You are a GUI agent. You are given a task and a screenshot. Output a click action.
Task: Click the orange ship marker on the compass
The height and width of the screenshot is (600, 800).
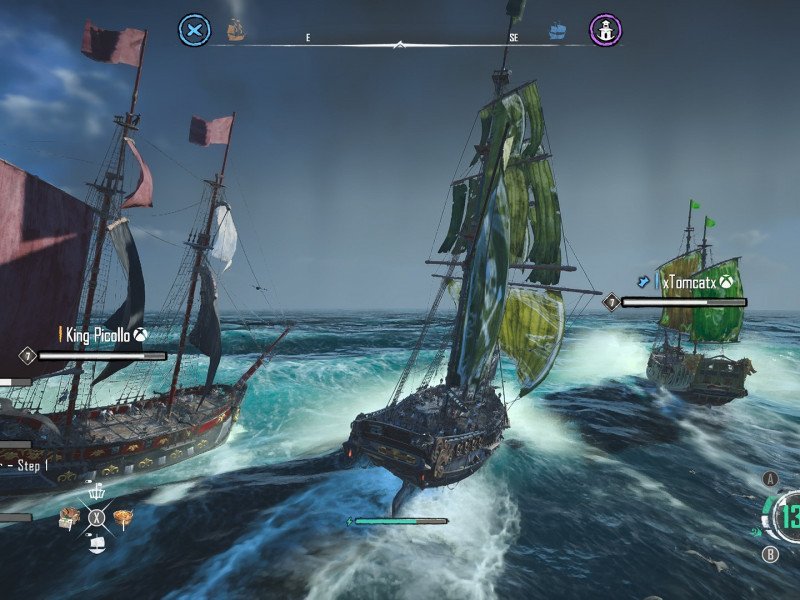236,30
